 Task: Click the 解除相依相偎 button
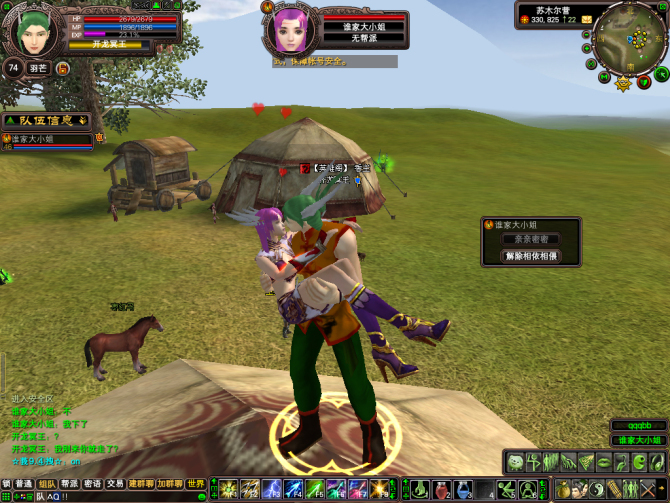tap(531, 256)
